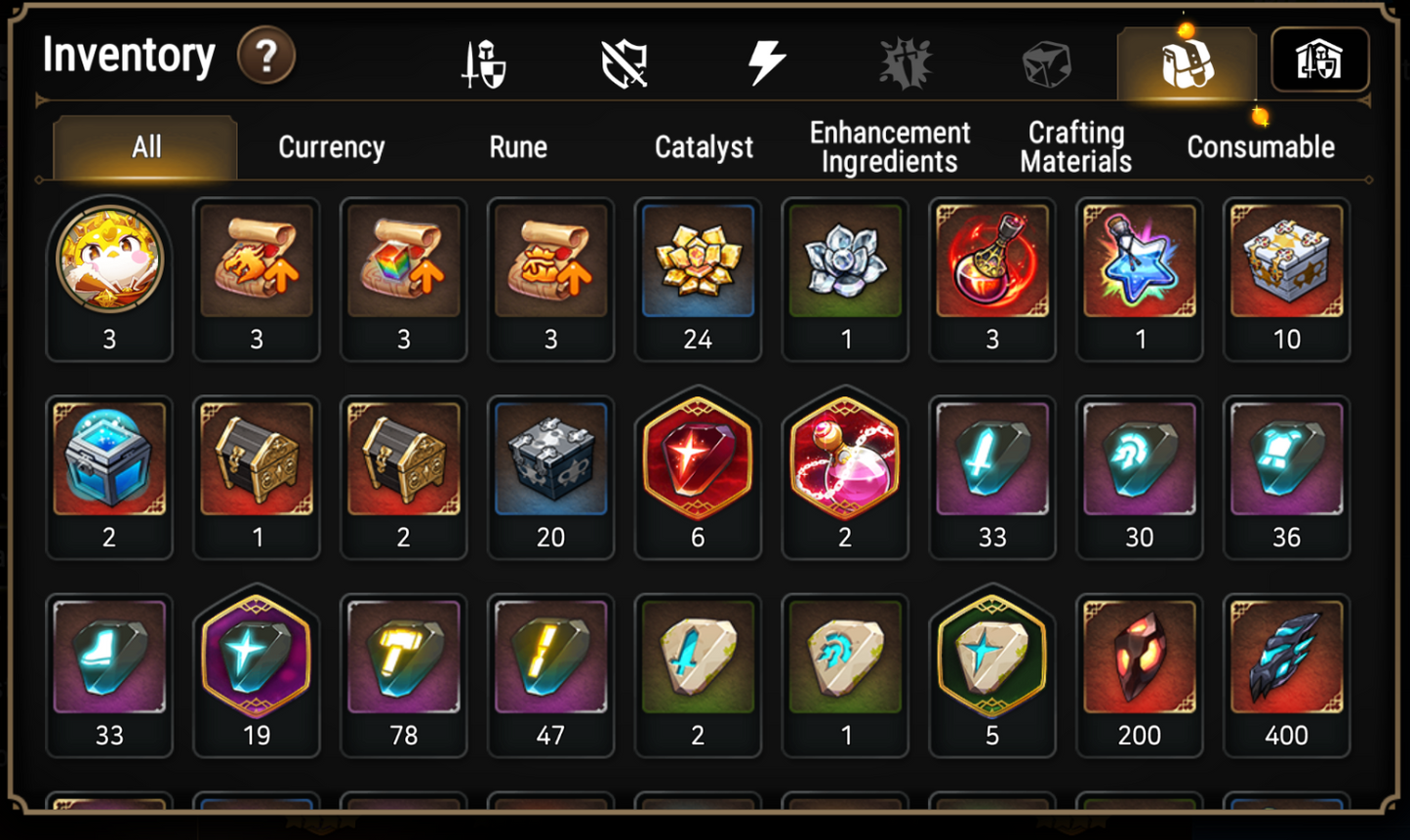The width and height of the screenshot is (1410, 840).
Task: View the Crafting Materials tab
Action: 1074,147
